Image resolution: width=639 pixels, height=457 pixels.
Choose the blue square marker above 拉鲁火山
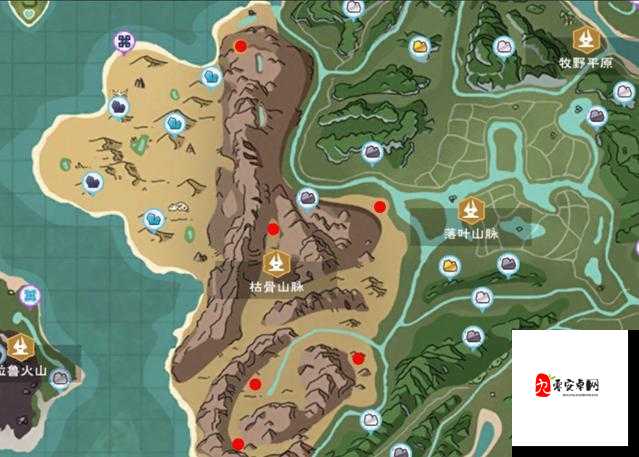click(x=31, y=296)
